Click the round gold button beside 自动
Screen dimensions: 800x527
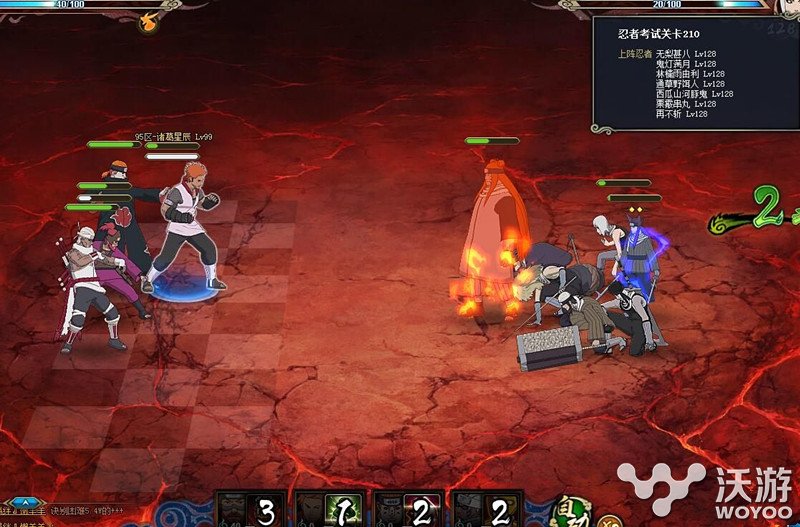tap(609, 520)
